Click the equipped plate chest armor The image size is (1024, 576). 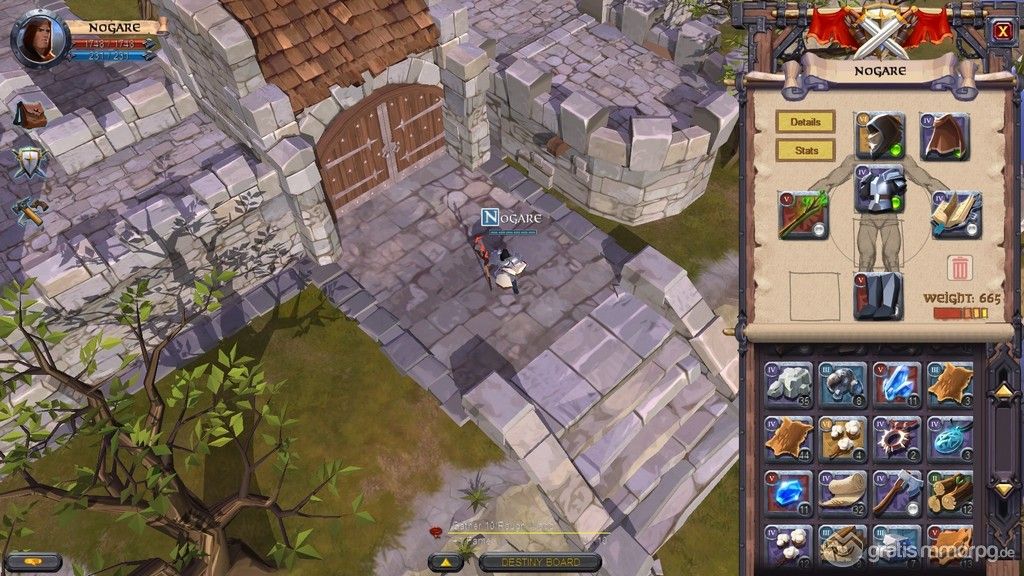click(x=880, y=190)
